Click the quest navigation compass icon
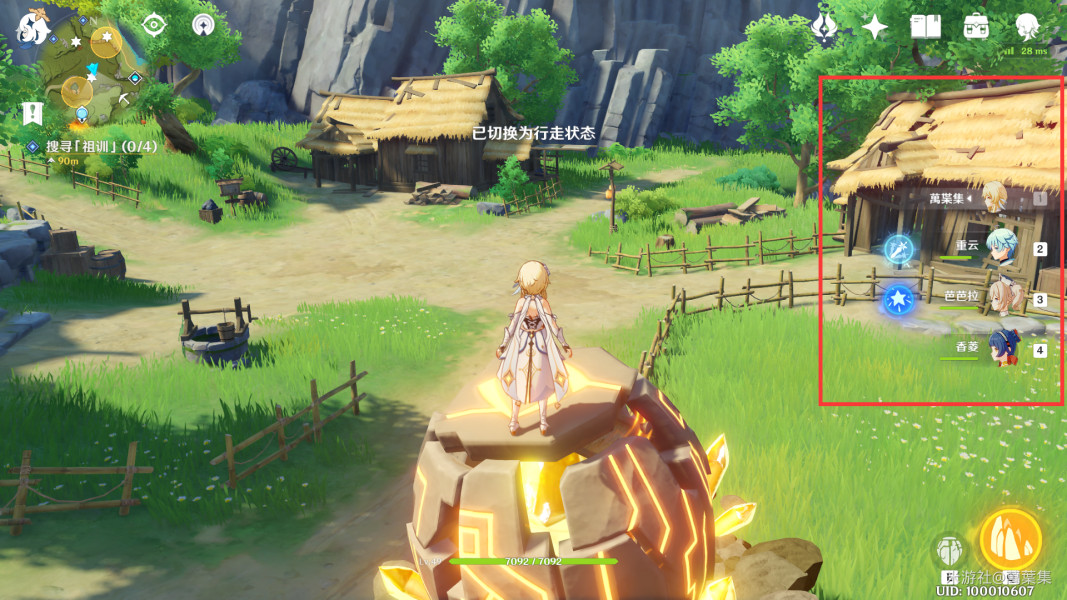This screenshot has height=600, width=1067. coord(153,25)
